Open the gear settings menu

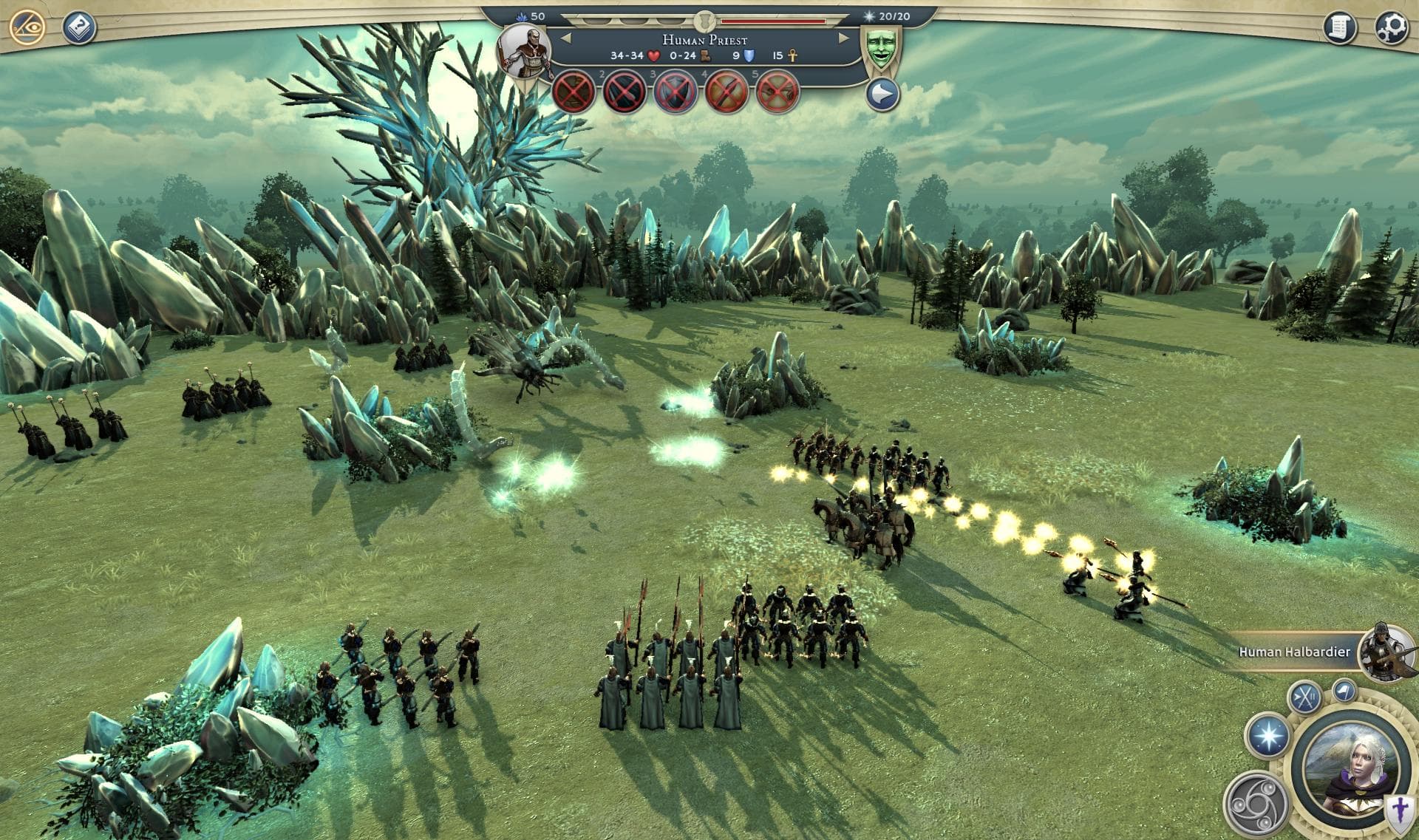click(x=1390, y=27)
